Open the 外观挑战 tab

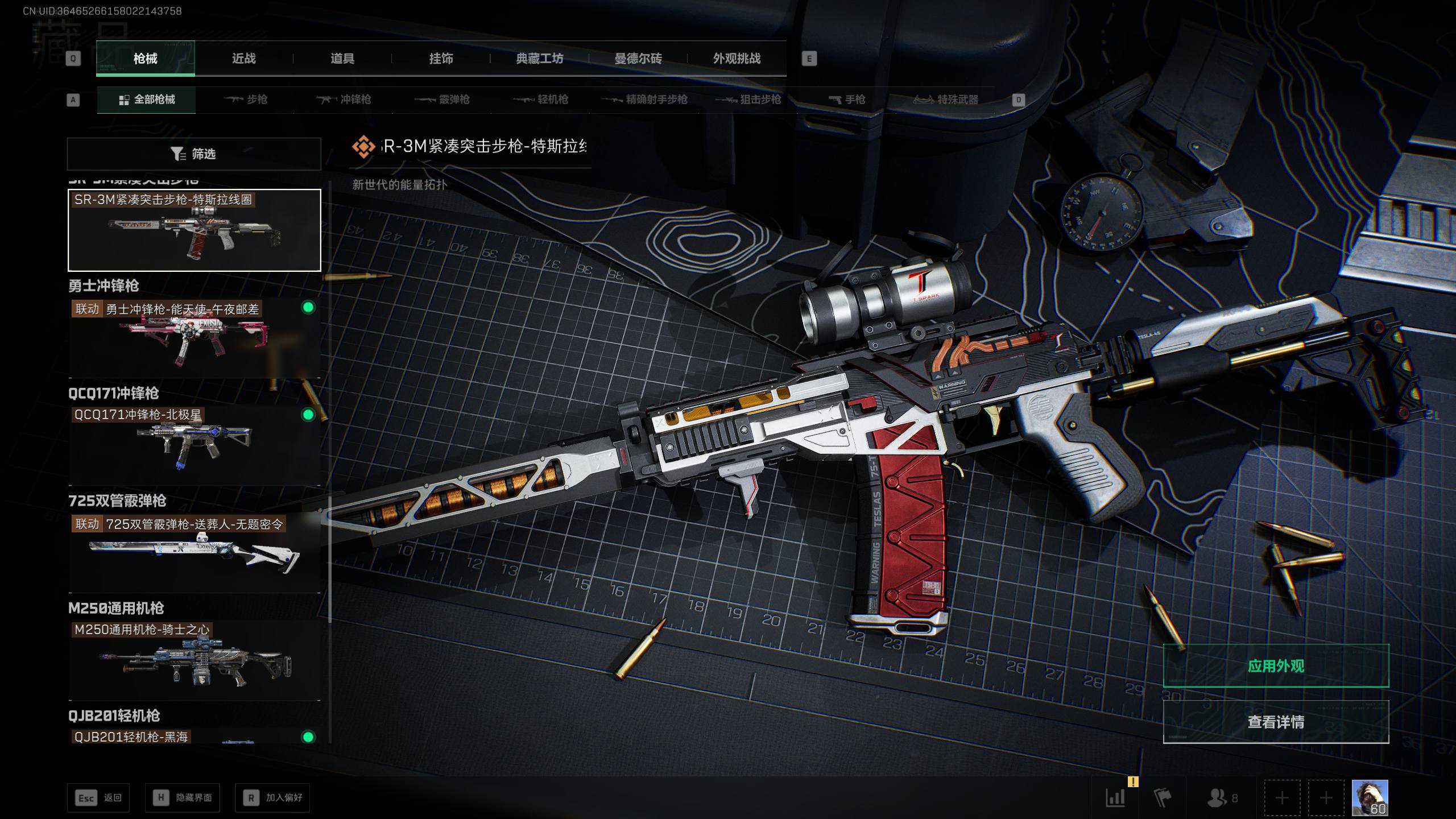(x=737, y=59)
